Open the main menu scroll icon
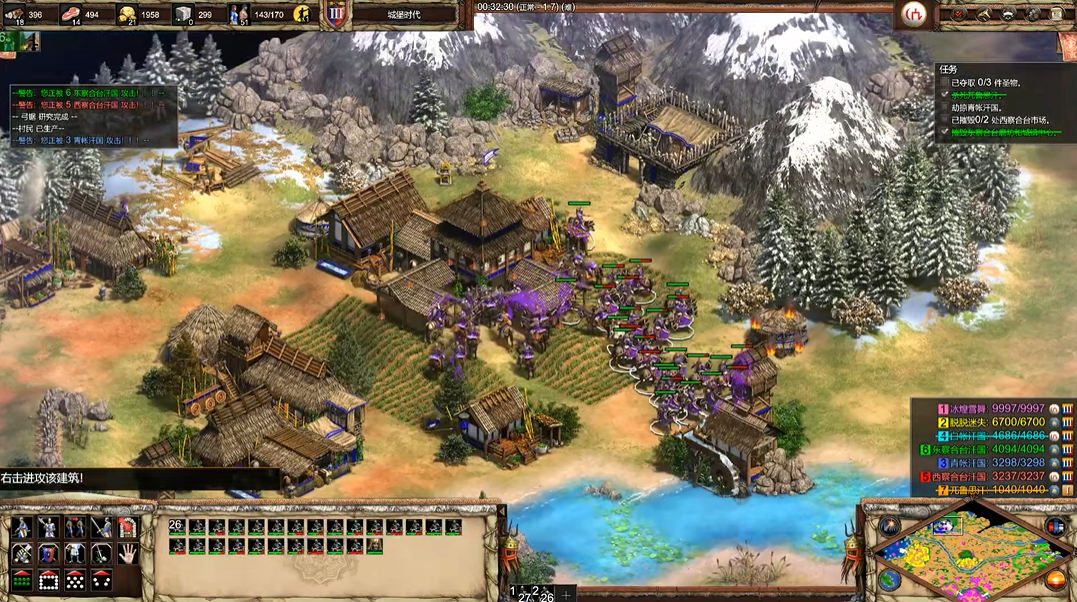 click(1058, 14)
